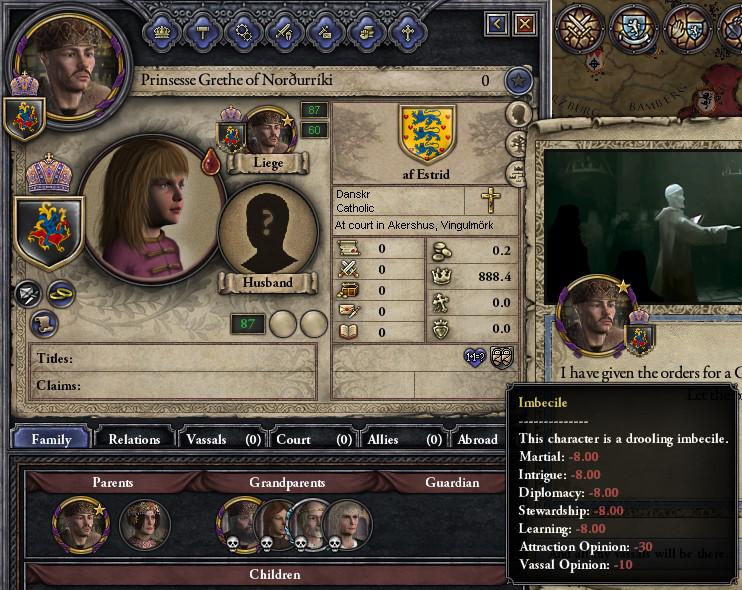Screen dimensions: 742x590
Task: Select the Family tab
Action: [x=51, y=439]
